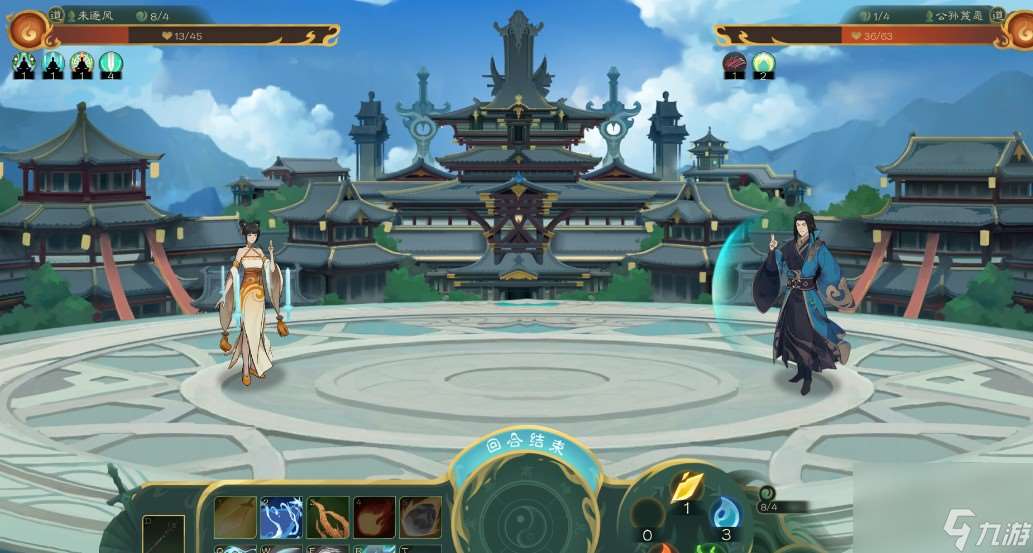Inspect the enemy's red claw debuff icon
The width and height of the screenshot is (1033, 553).
tap(735, 64)
